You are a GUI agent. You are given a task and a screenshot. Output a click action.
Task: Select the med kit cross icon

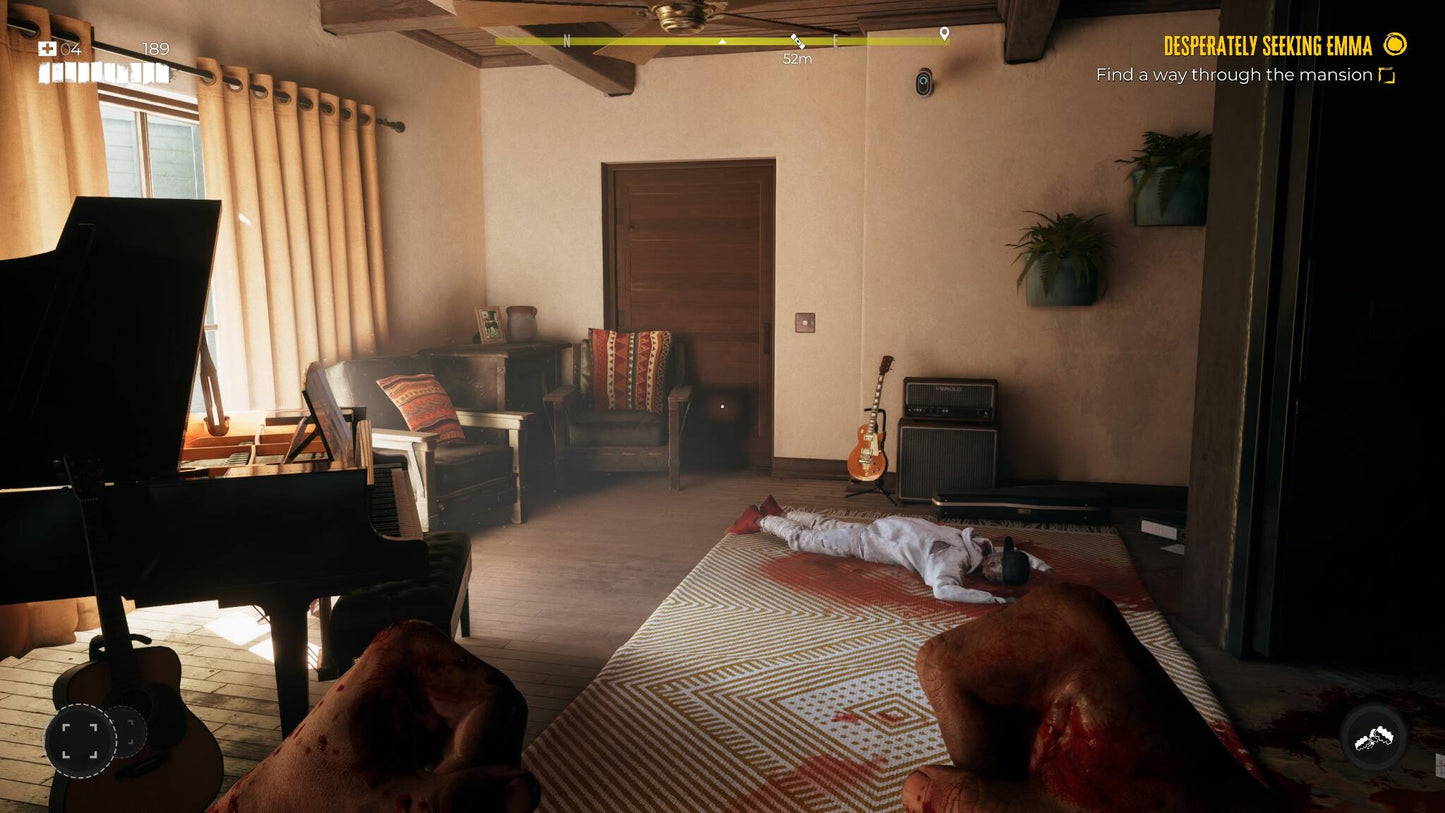tap(46, 47)
